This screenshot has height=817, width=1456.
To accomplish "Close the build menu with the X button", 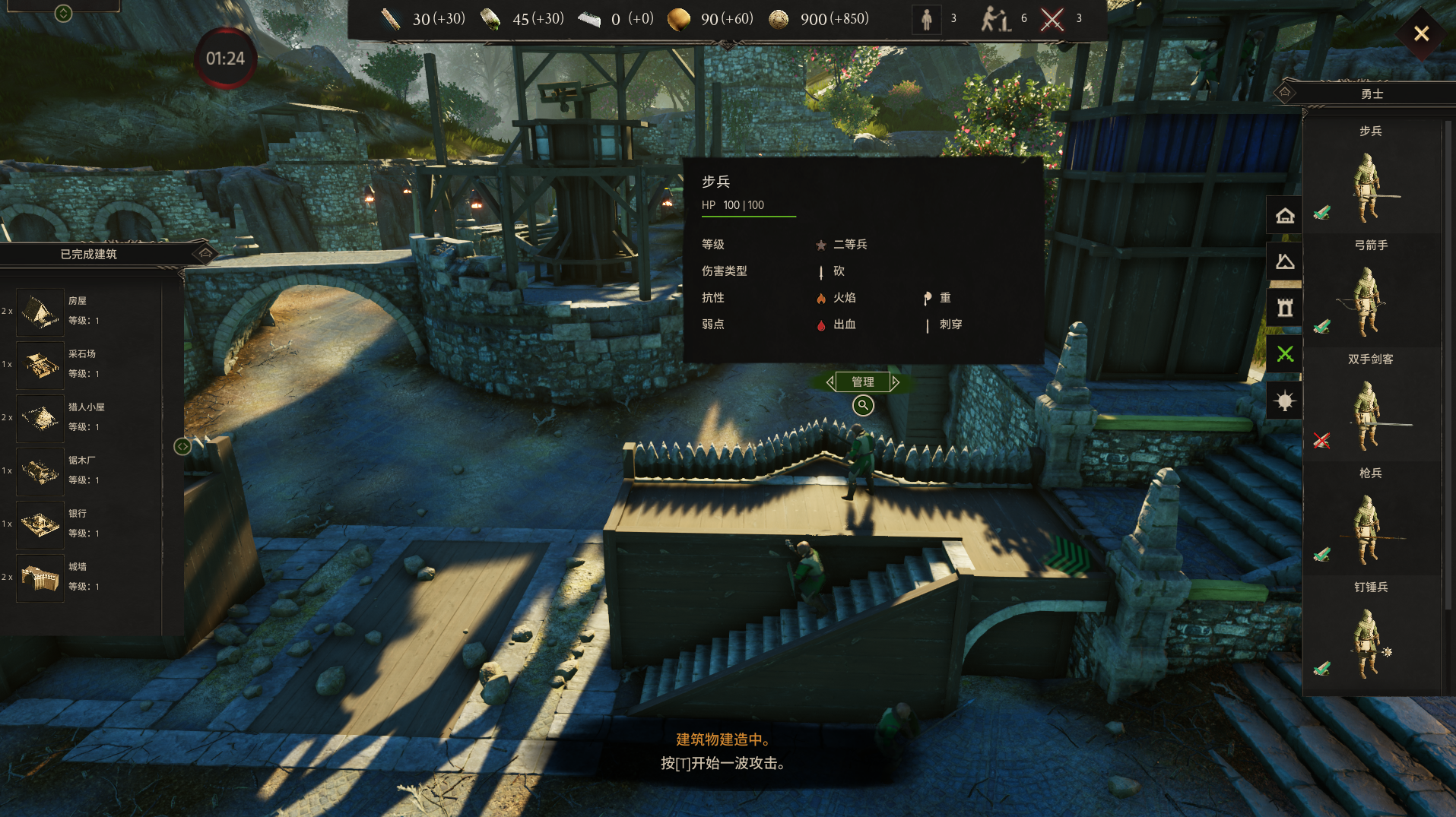I will (1420, 33).
